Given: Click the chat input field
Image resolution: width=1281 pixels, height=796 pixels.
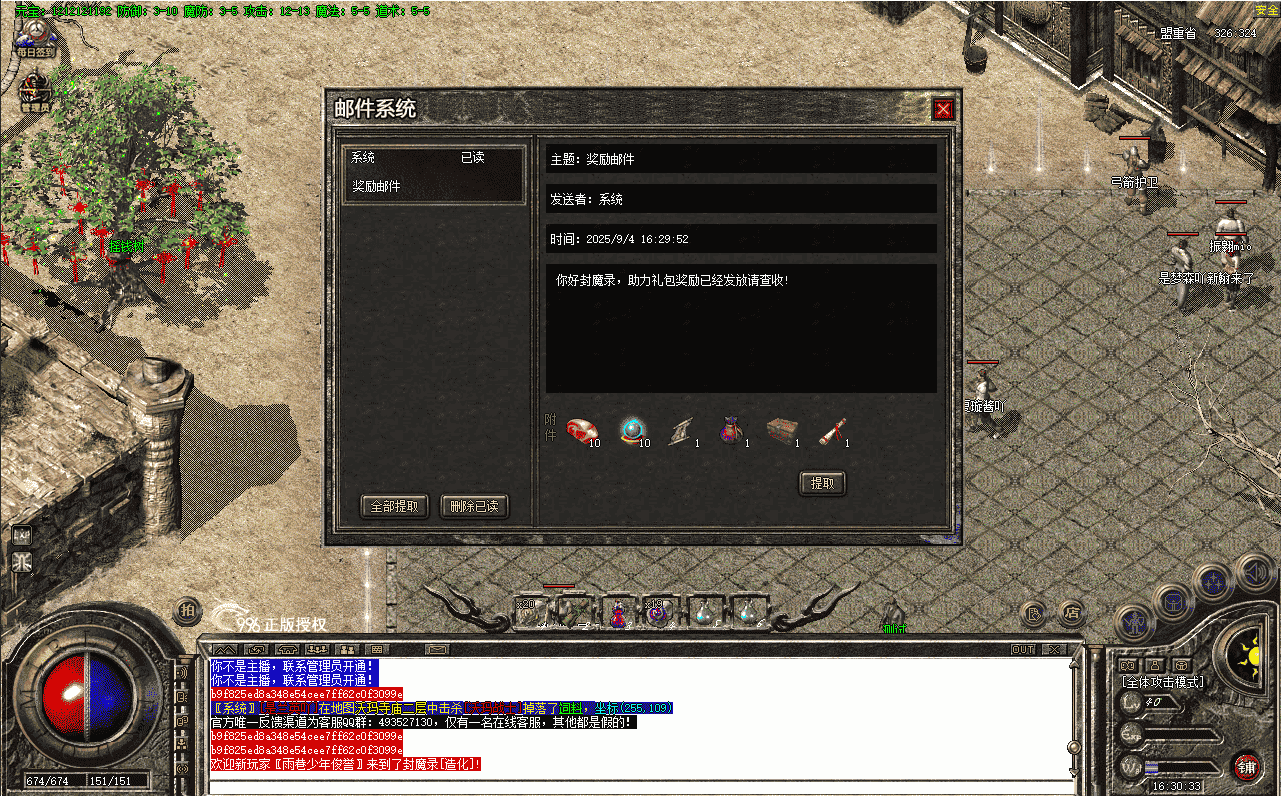Looking at the screenshot, I should pos(640,787).
